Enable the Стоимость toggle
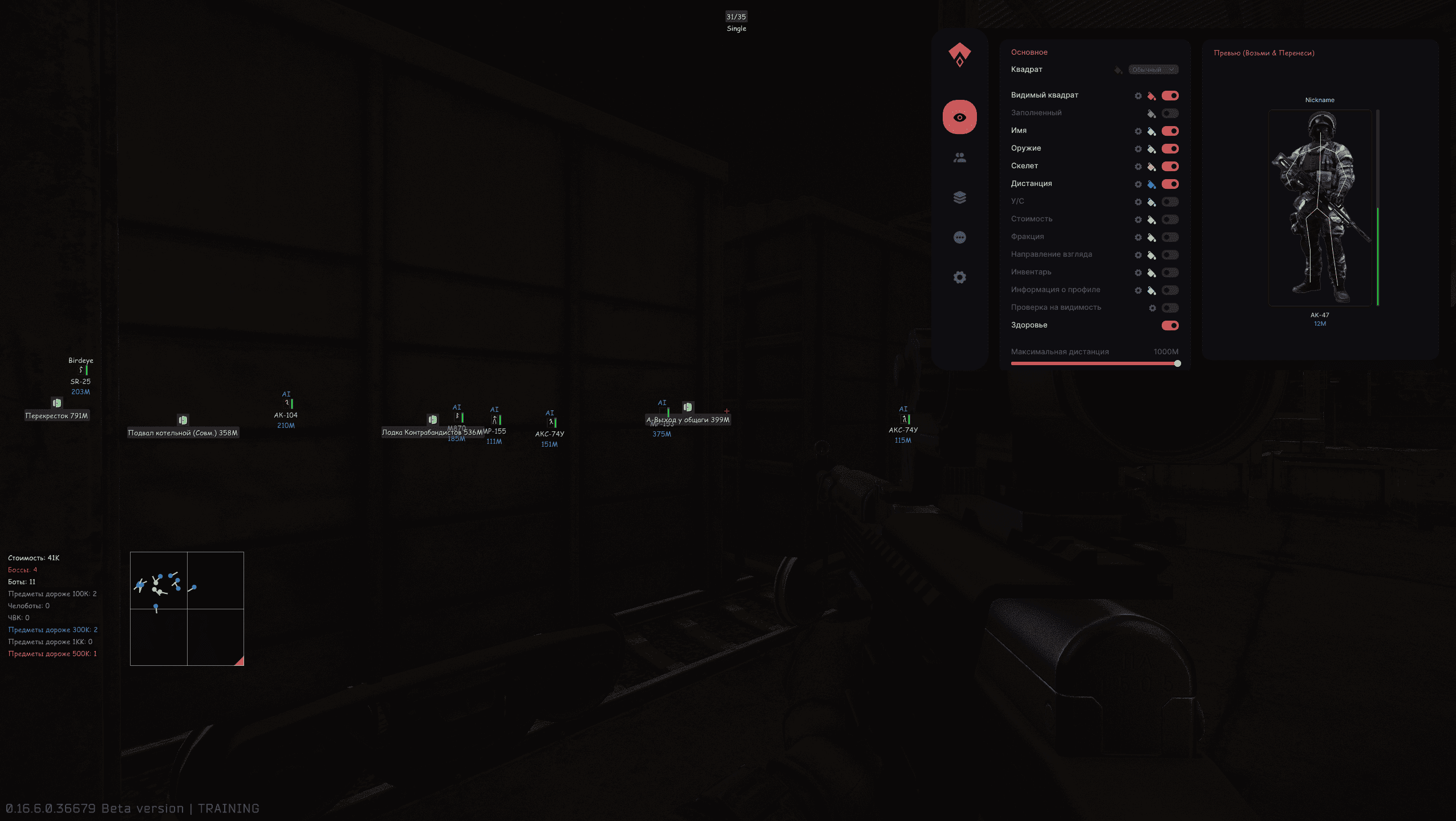Image resolution: width=1456 pixels, height=821 pixels. click(x=1170, y=220)
